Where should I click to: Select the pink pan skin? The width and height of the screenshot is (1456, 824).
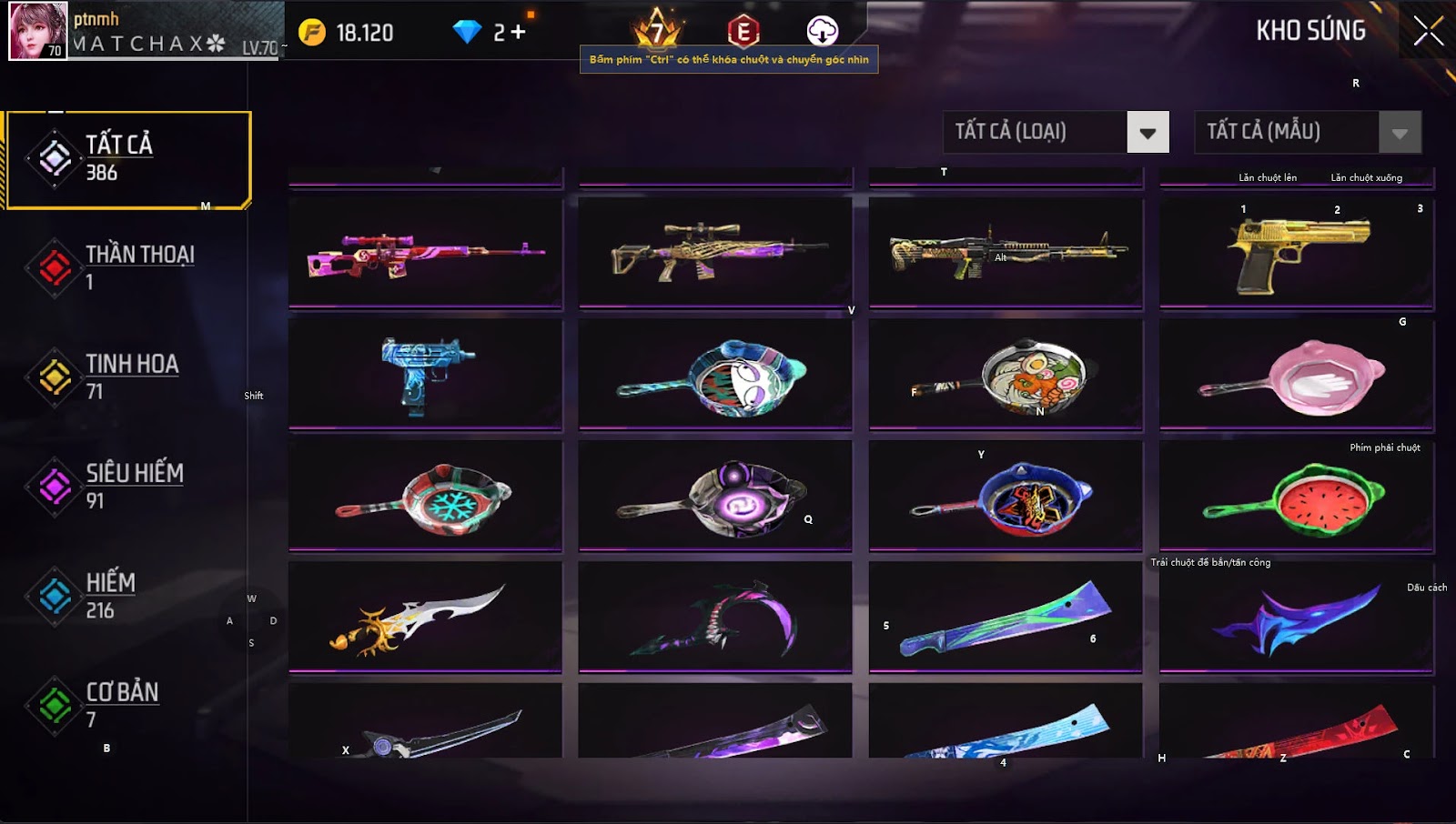coord(1297,374)
